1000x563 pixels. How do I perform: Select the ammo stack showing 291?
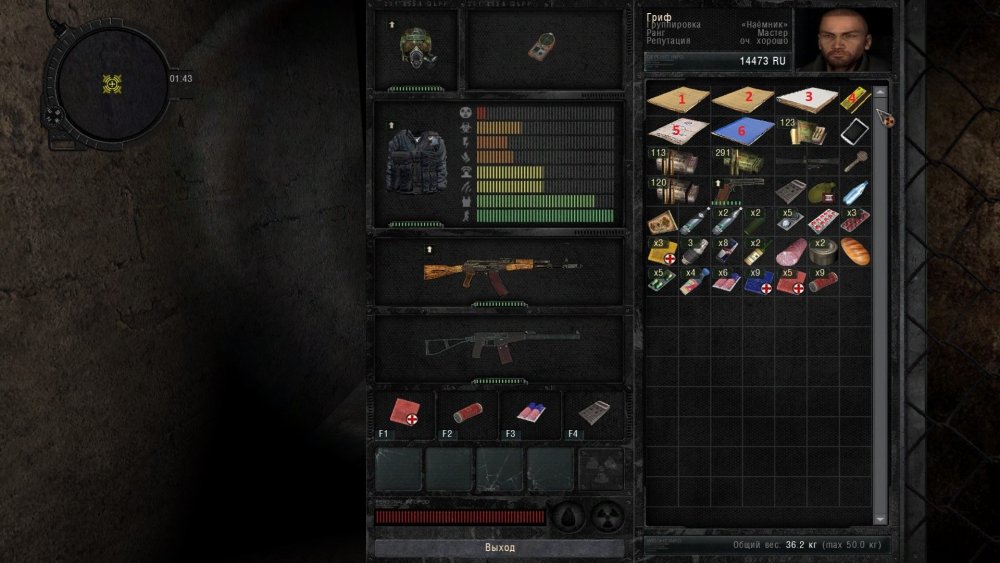pos(742,160)
